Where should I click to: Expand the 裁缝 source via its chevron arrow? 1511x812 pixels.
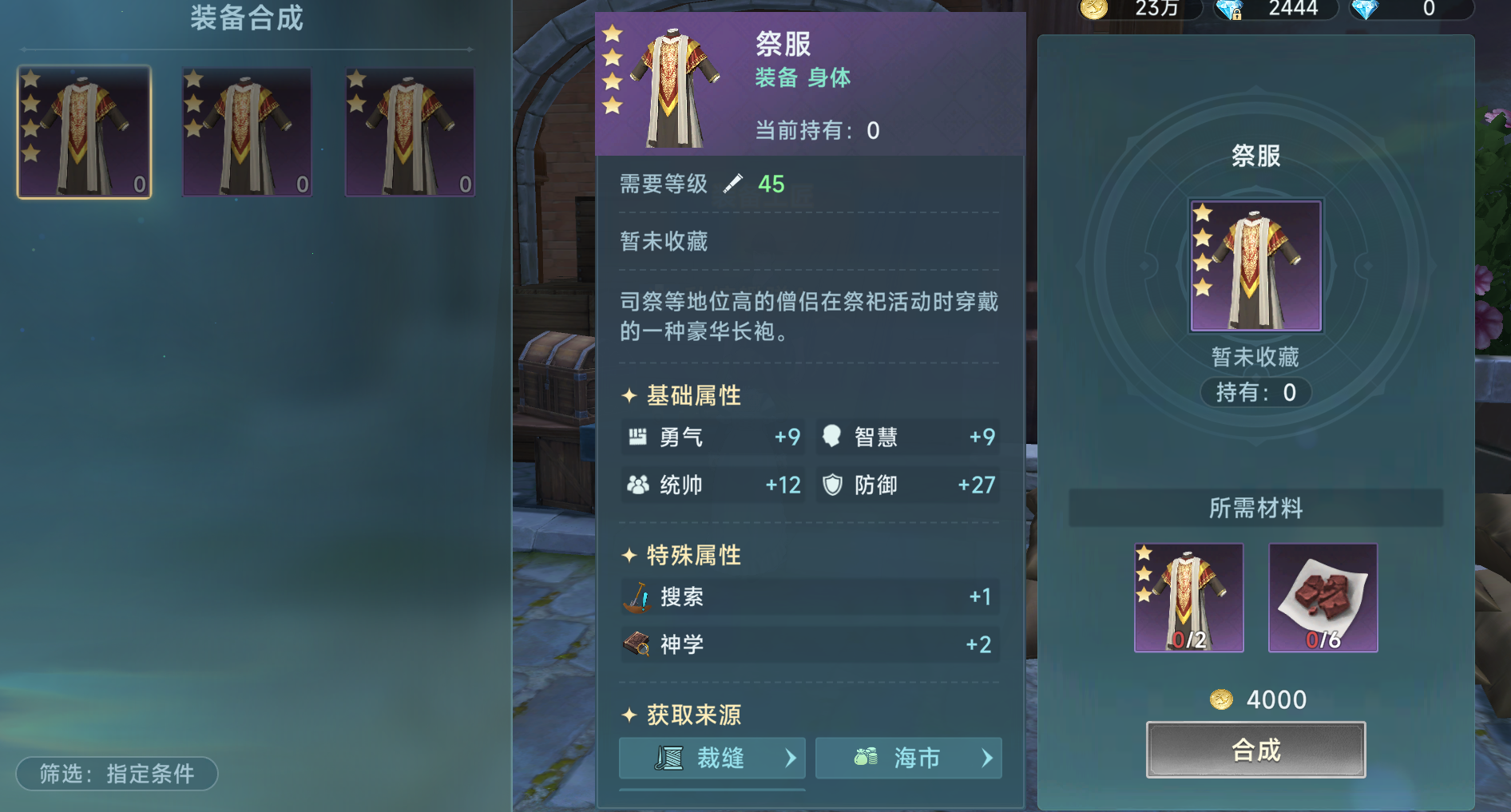[x=793, y=758]
